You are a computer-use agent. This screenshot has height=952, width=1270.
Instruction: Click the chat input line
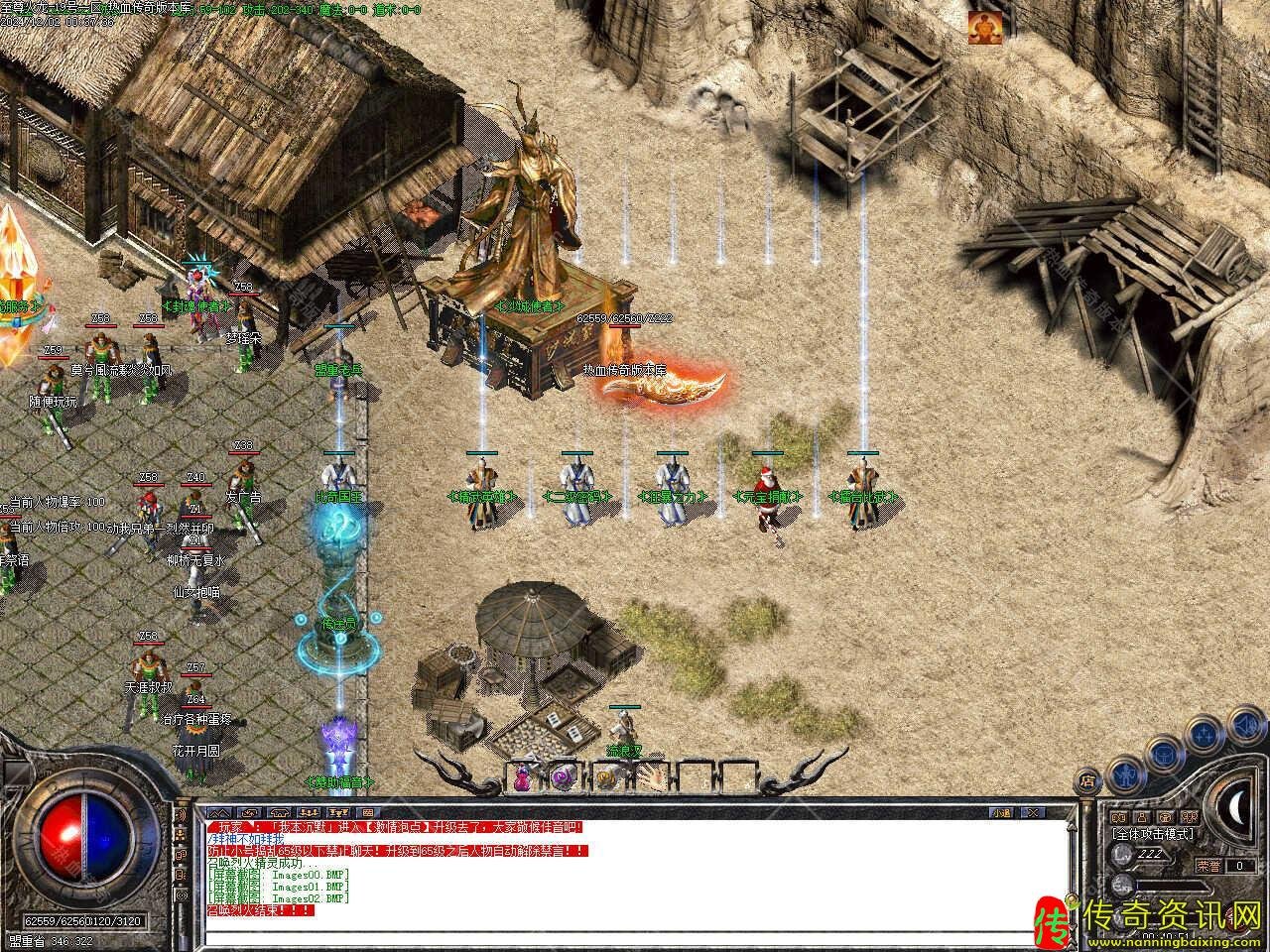pos(635,937)
